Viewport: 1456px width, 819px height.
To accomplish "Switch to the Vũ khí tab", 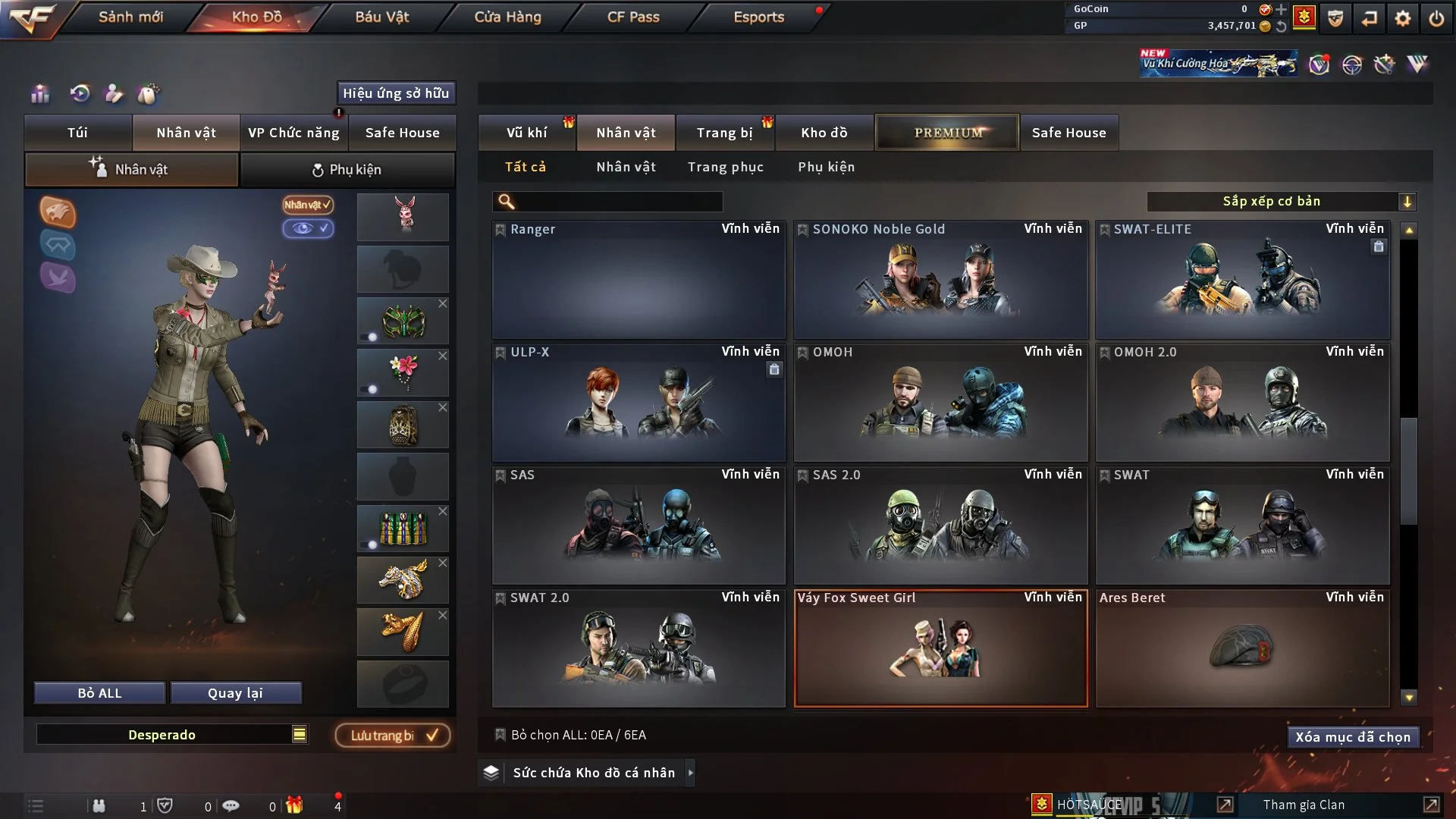I will click(x=526, y=133).
